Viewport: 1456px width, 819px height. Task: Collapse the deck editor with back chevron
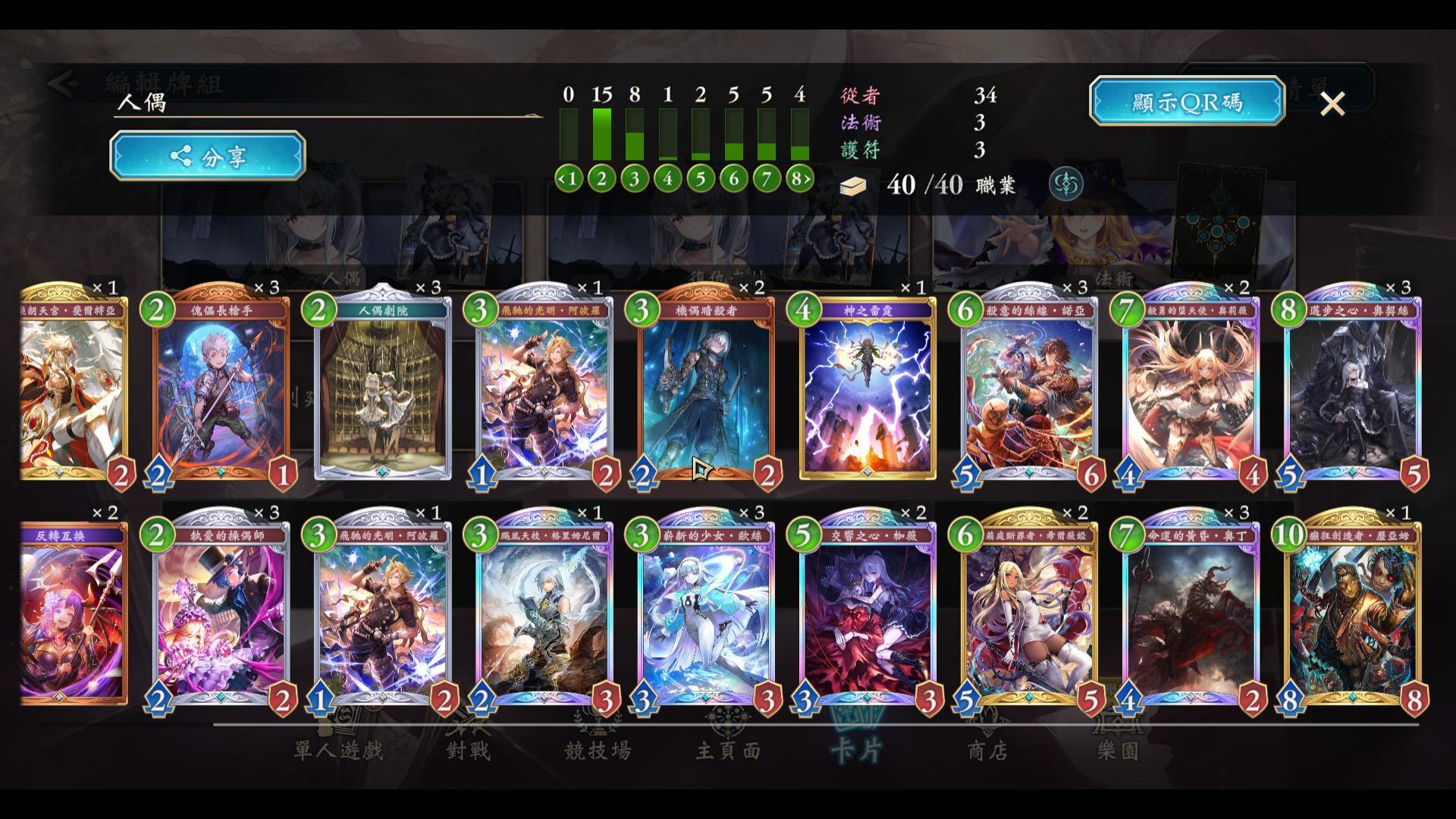click(63, 83)
